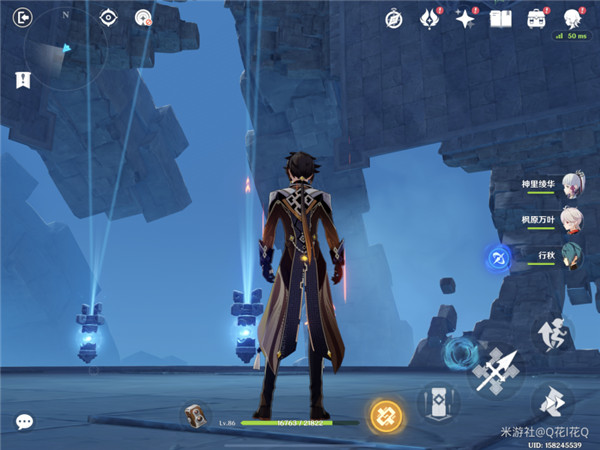Switch to party member 行秋
This screenshot has height=450, width=600.
(x=571, y=255)
